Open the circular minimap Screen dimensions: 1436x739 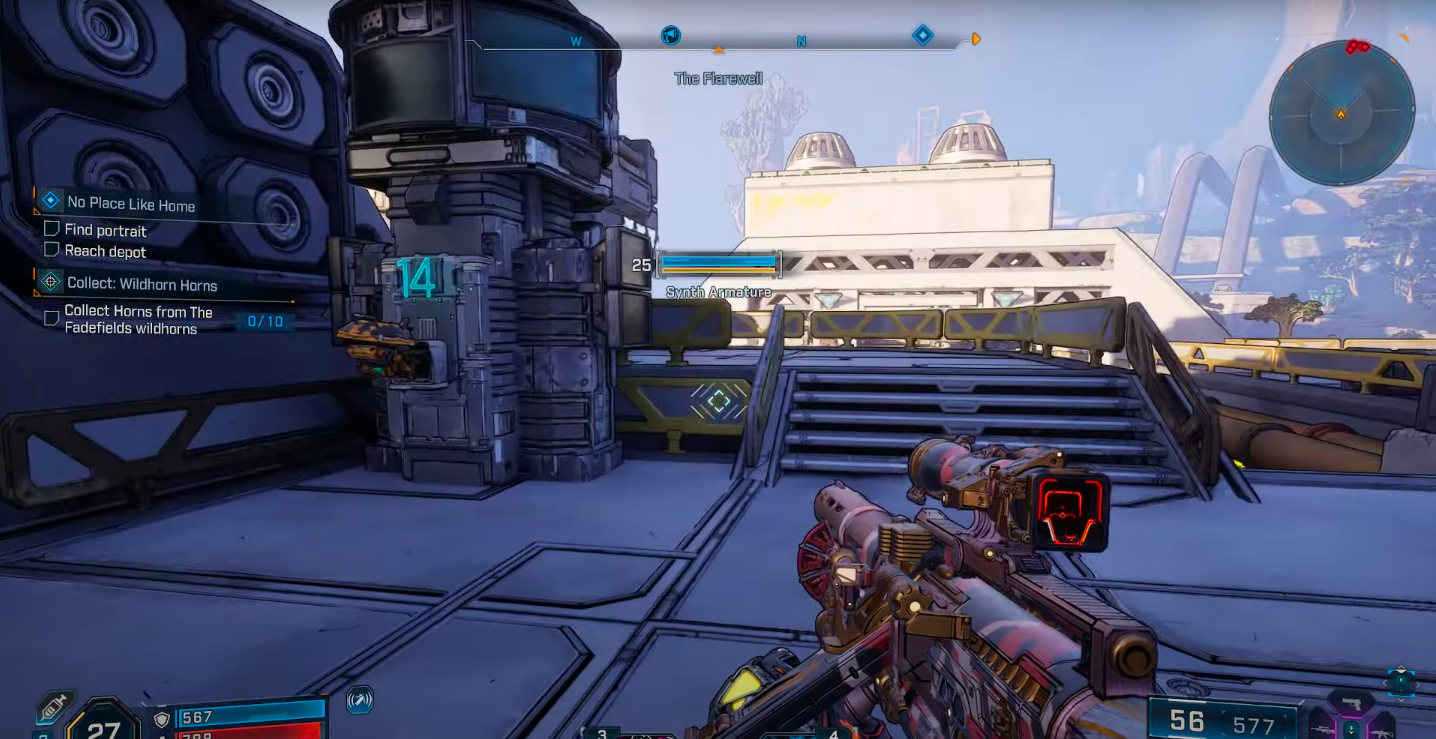tap(1341, 113)
